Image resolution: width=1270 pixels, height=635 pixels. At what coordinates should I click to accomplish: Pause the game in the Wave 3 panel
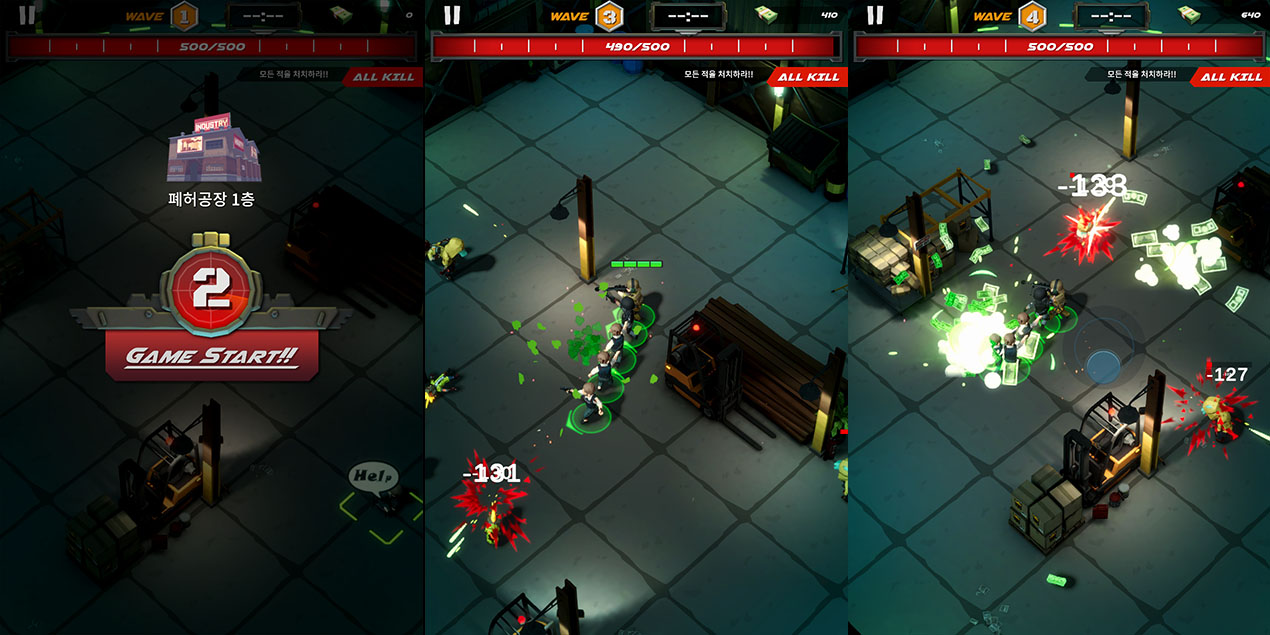(x=452, y=15)
